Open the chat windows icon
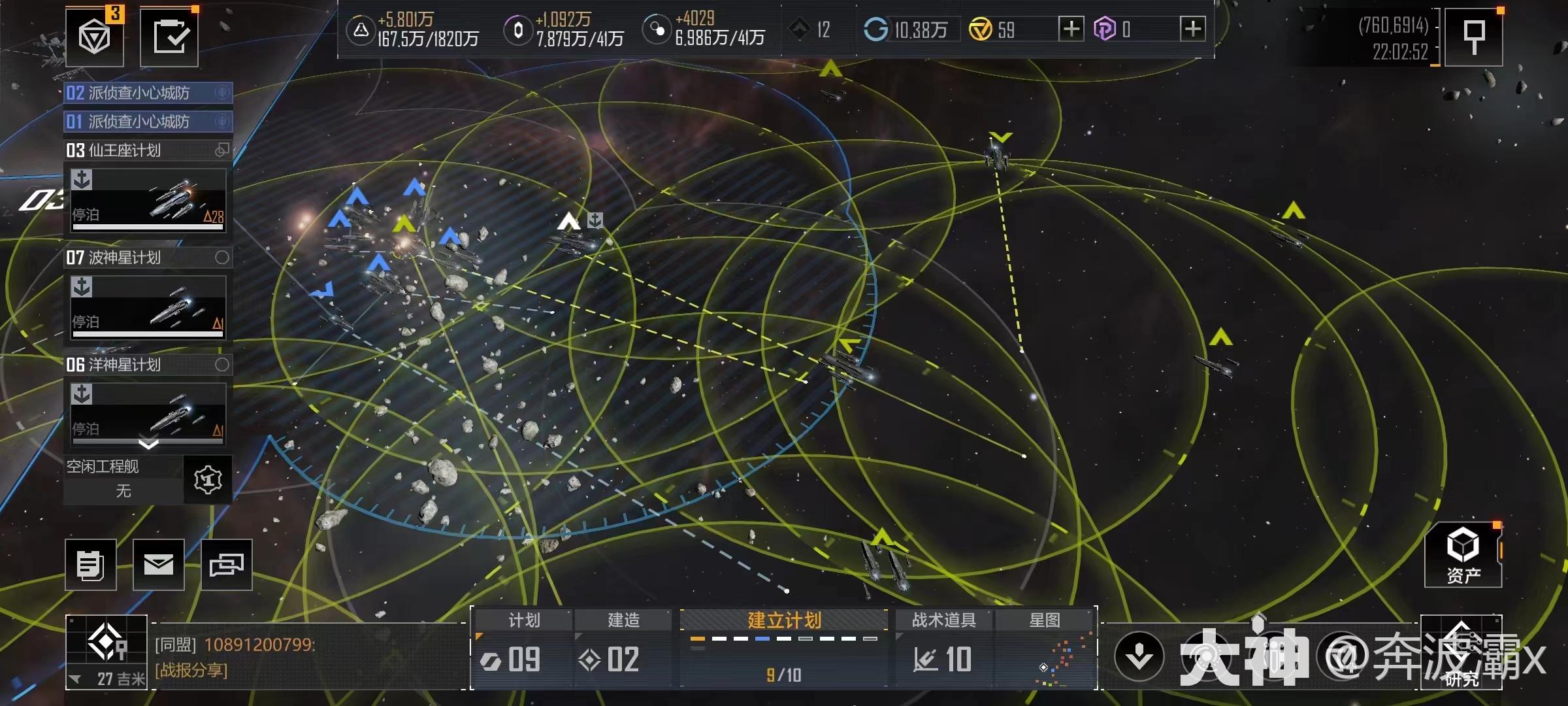Viewport: 1568px width, 706px height. pyautogui.click(x=226, y=565)
